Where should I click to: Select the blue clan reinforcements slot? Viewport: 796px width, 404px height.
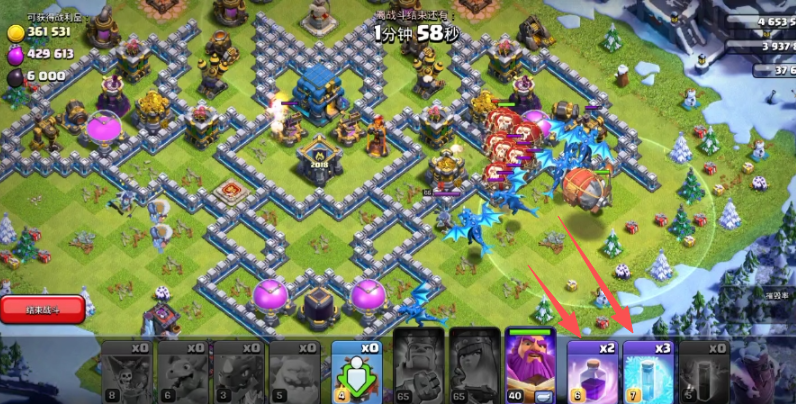click(x=357, y=370)
